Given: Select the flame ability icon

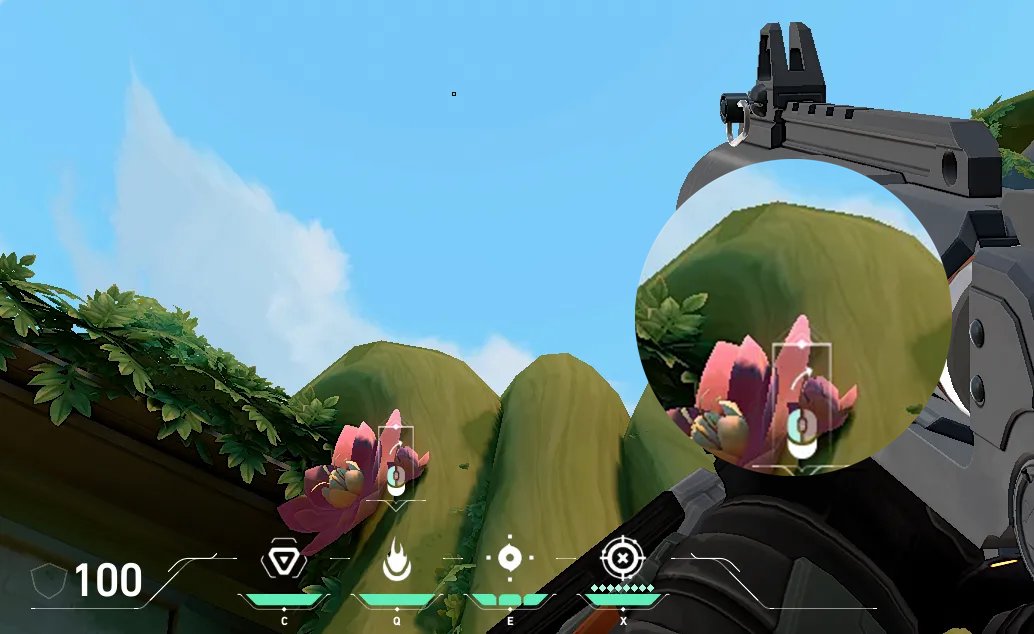Looking at the screenshot, I should 396,560.
